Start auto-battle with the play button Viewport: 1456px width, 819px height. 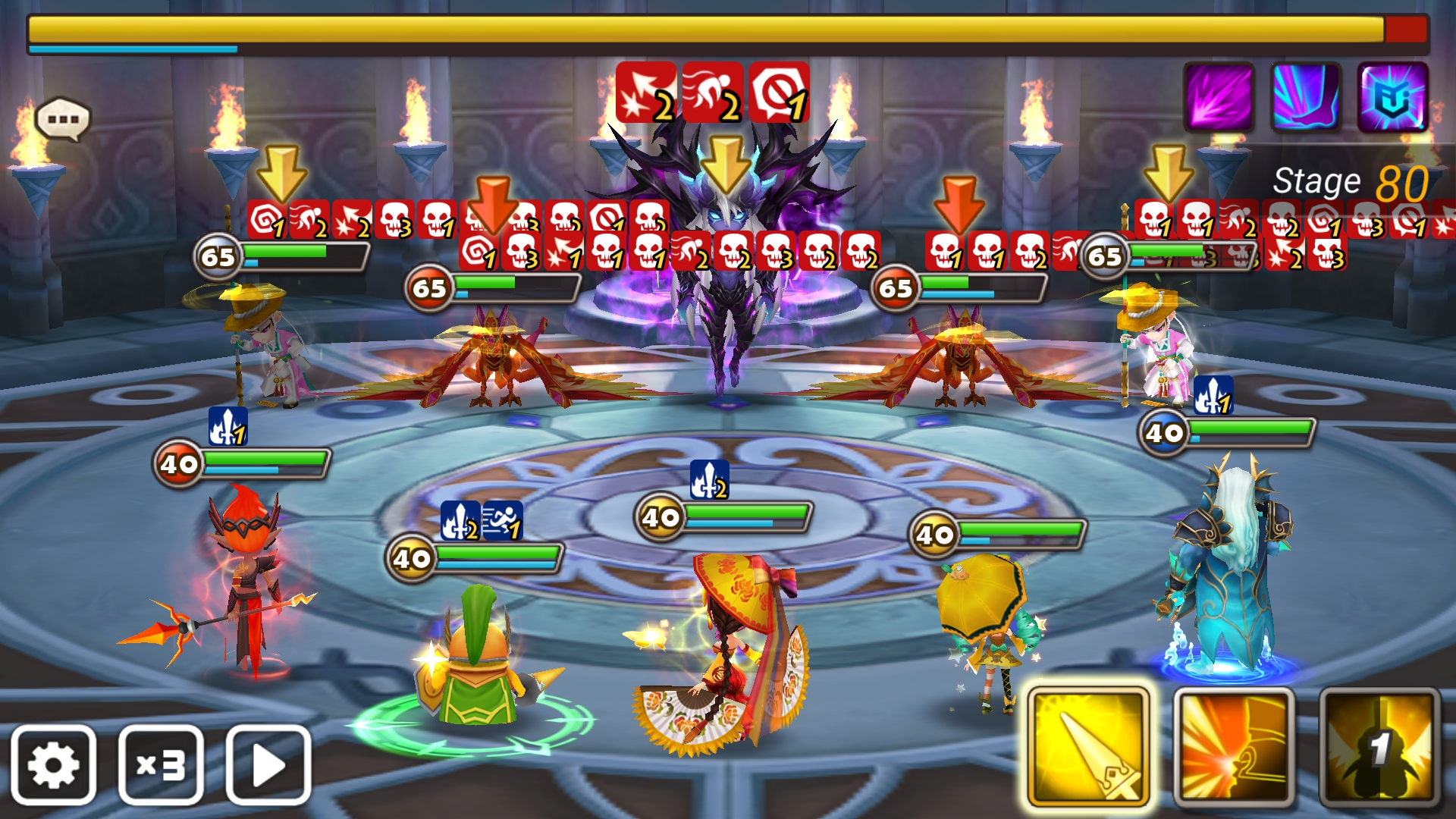[268, 764]
